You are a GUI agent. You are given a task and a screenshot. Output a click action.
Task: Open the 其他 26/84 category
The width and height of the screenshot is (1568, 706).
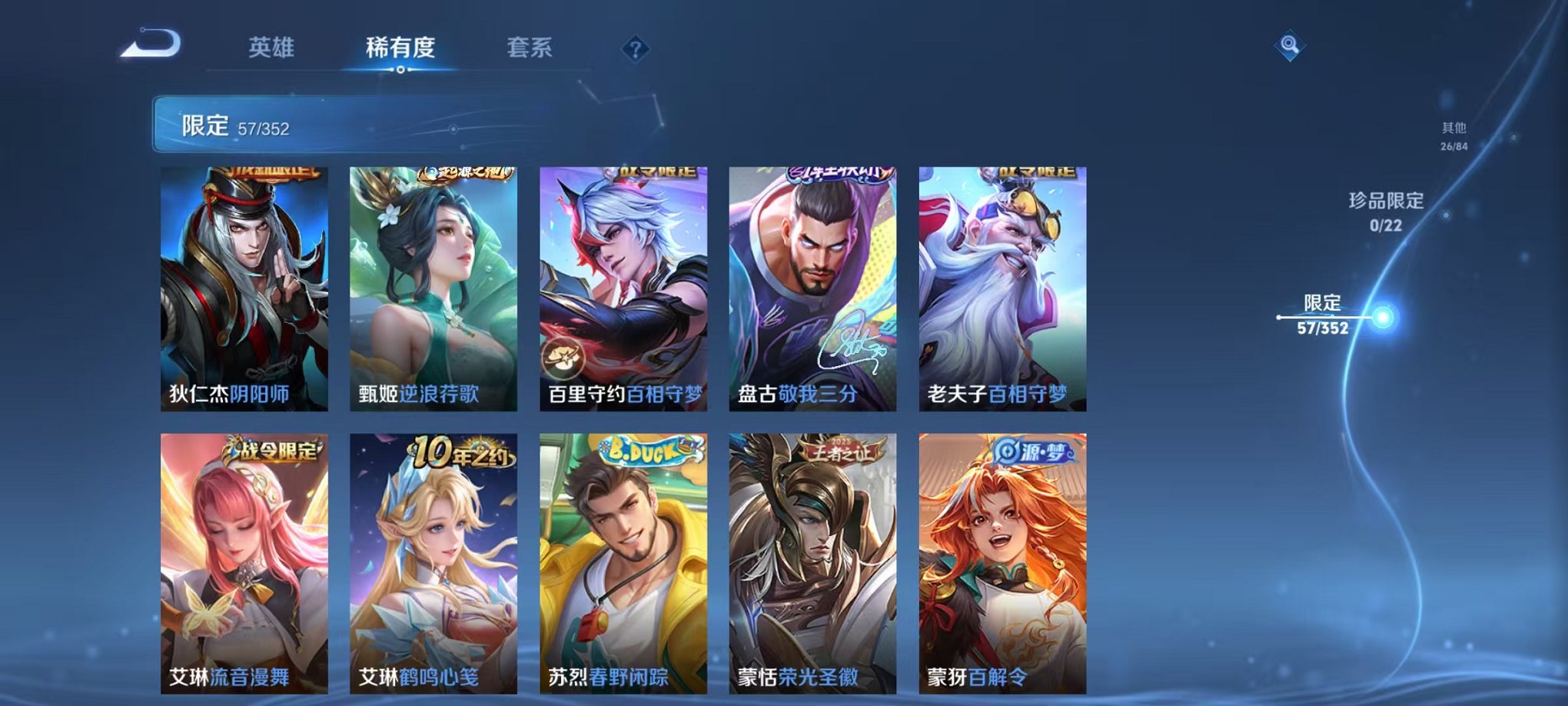click(1452, 137)
